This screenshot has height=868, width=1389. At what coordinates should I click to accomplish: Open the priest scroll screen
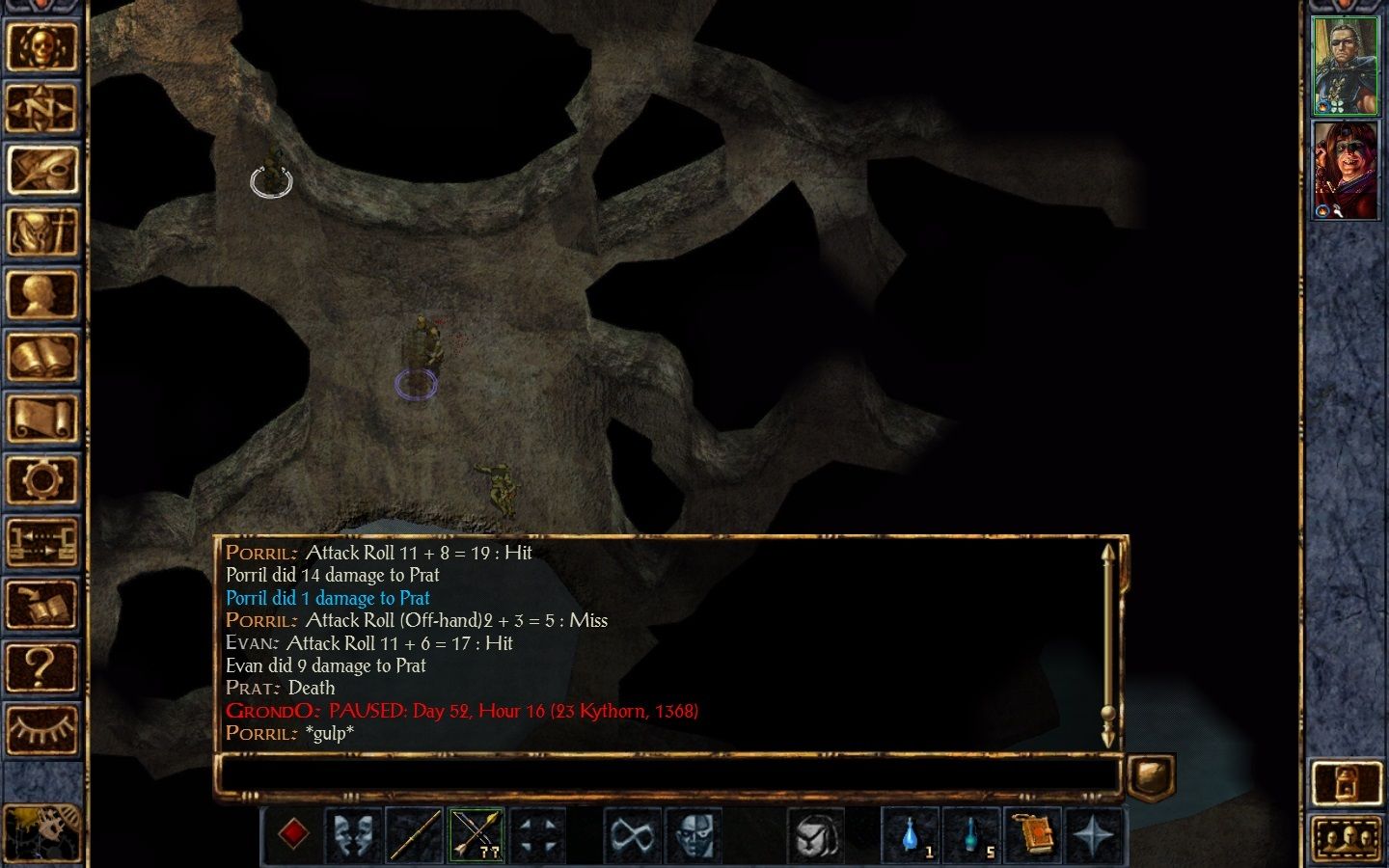pyautogui.click(x=41, y=420)
